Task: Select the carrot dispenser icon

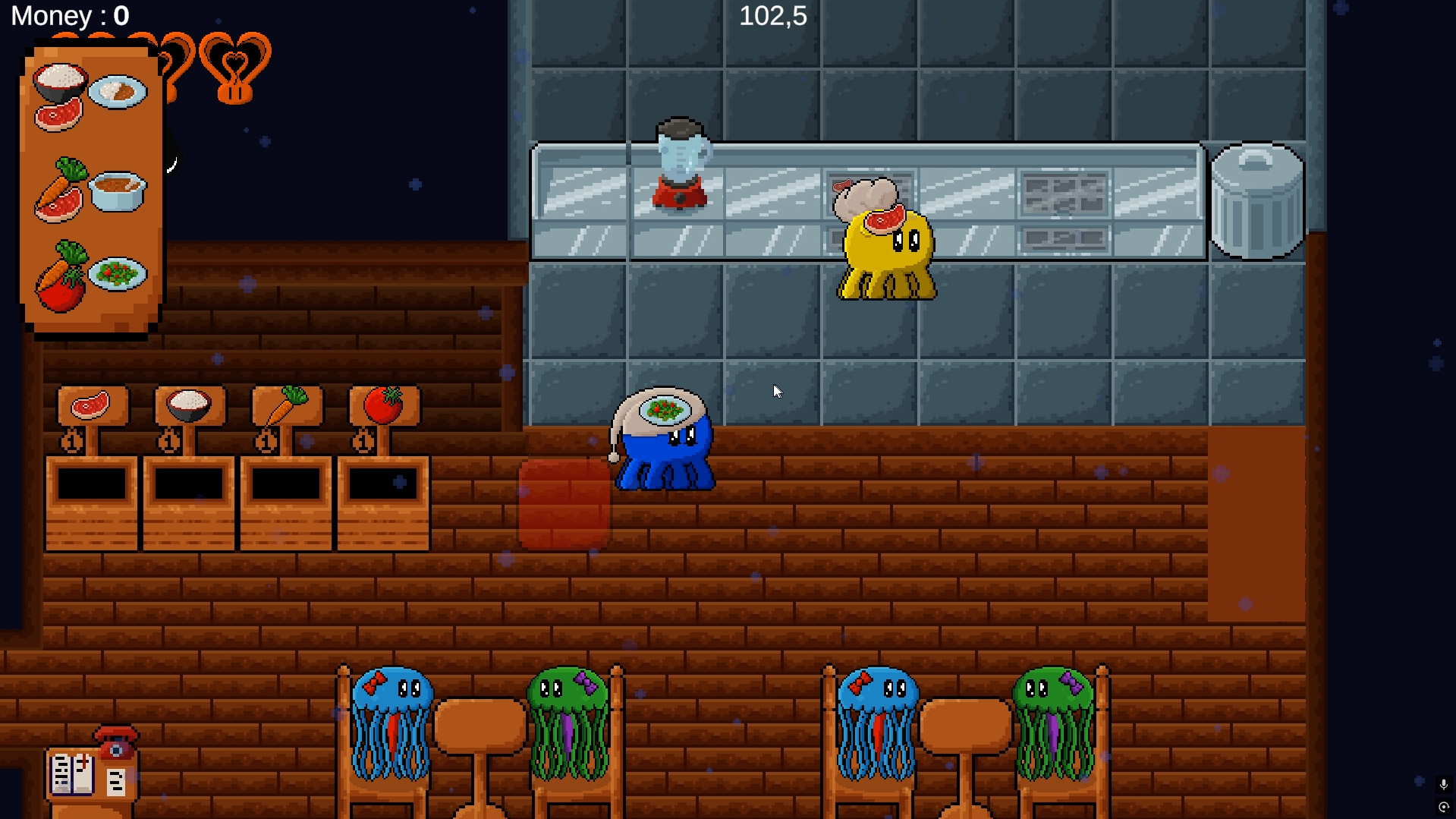Action: [x=286, y=405]
